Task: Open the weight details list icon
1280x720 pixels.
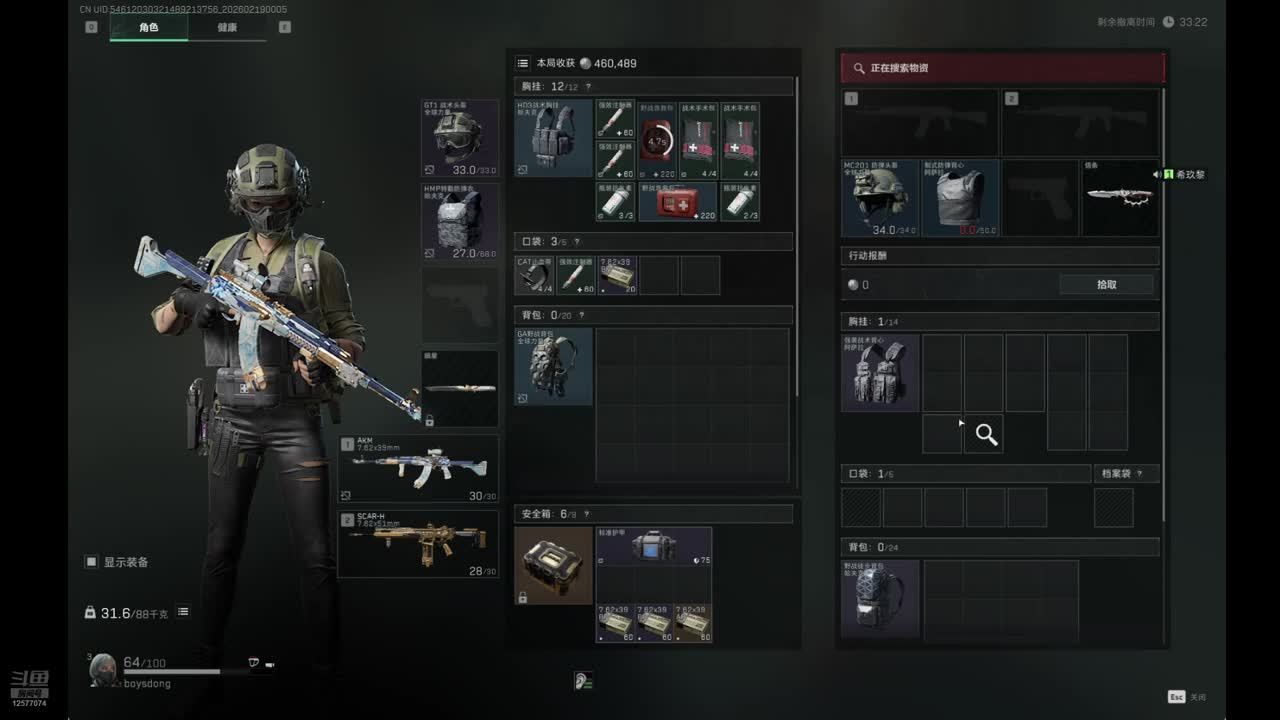Action: 183,612
